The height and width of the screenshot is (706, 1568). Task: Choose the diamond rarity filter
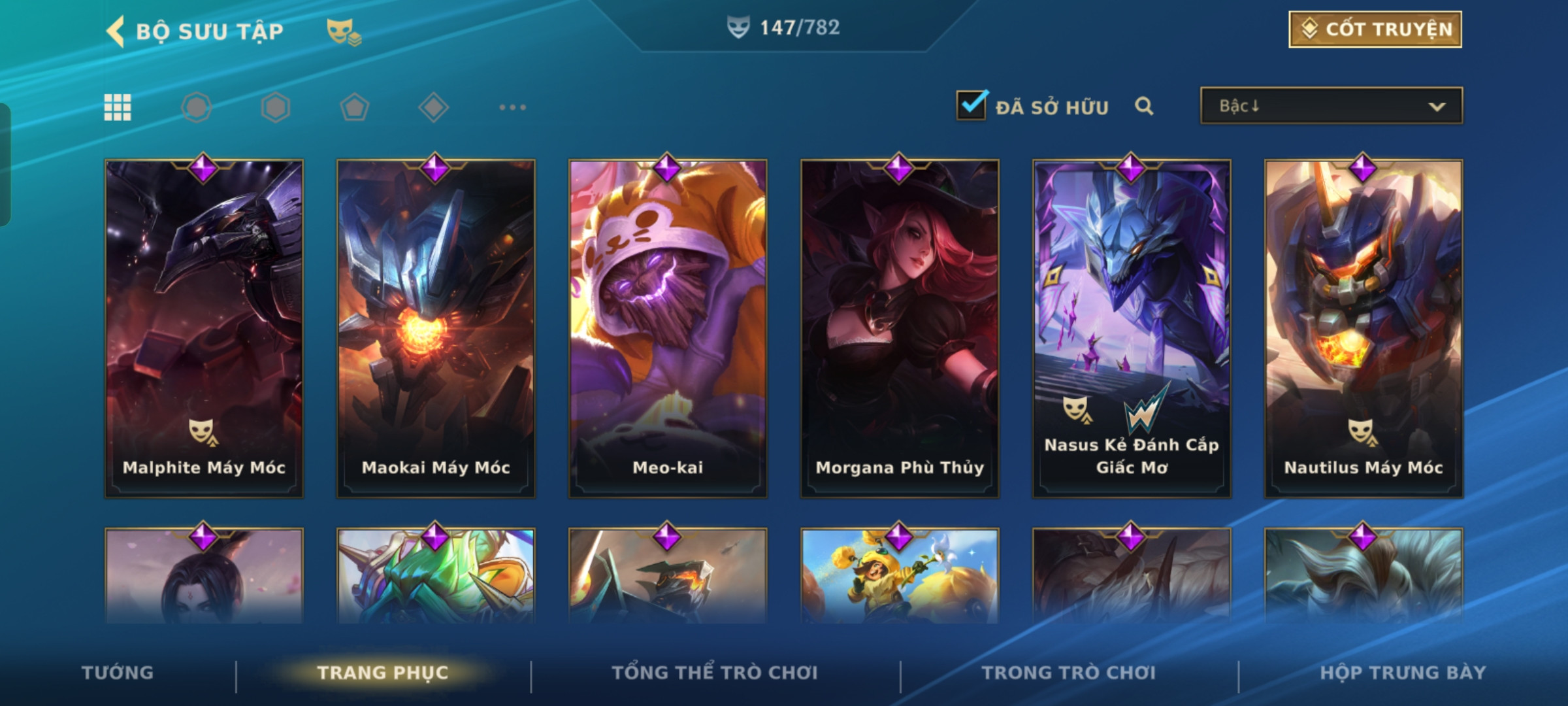click(433, 107)
